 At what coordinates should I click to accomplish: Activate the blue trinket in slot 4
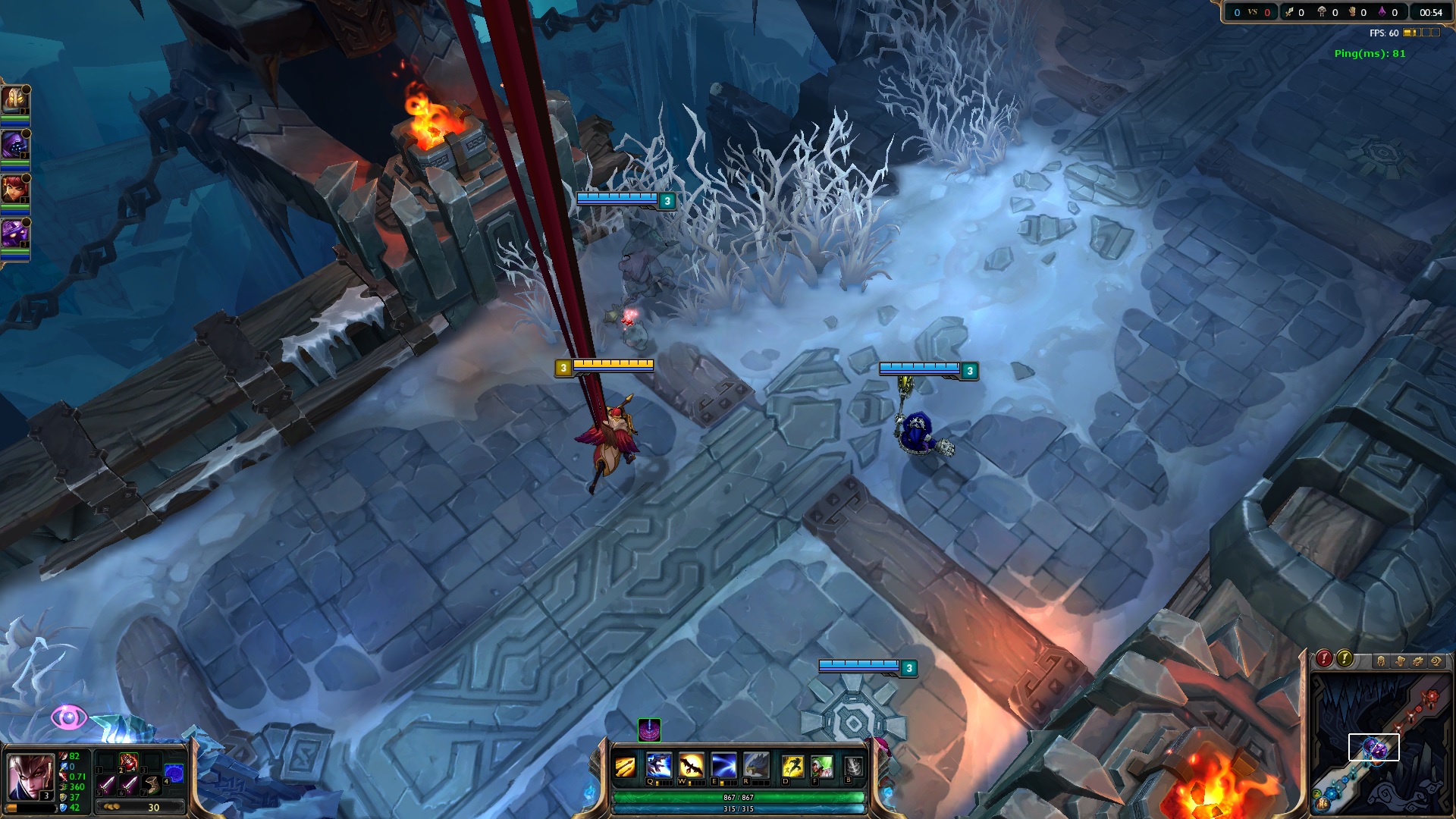point(174,773)
